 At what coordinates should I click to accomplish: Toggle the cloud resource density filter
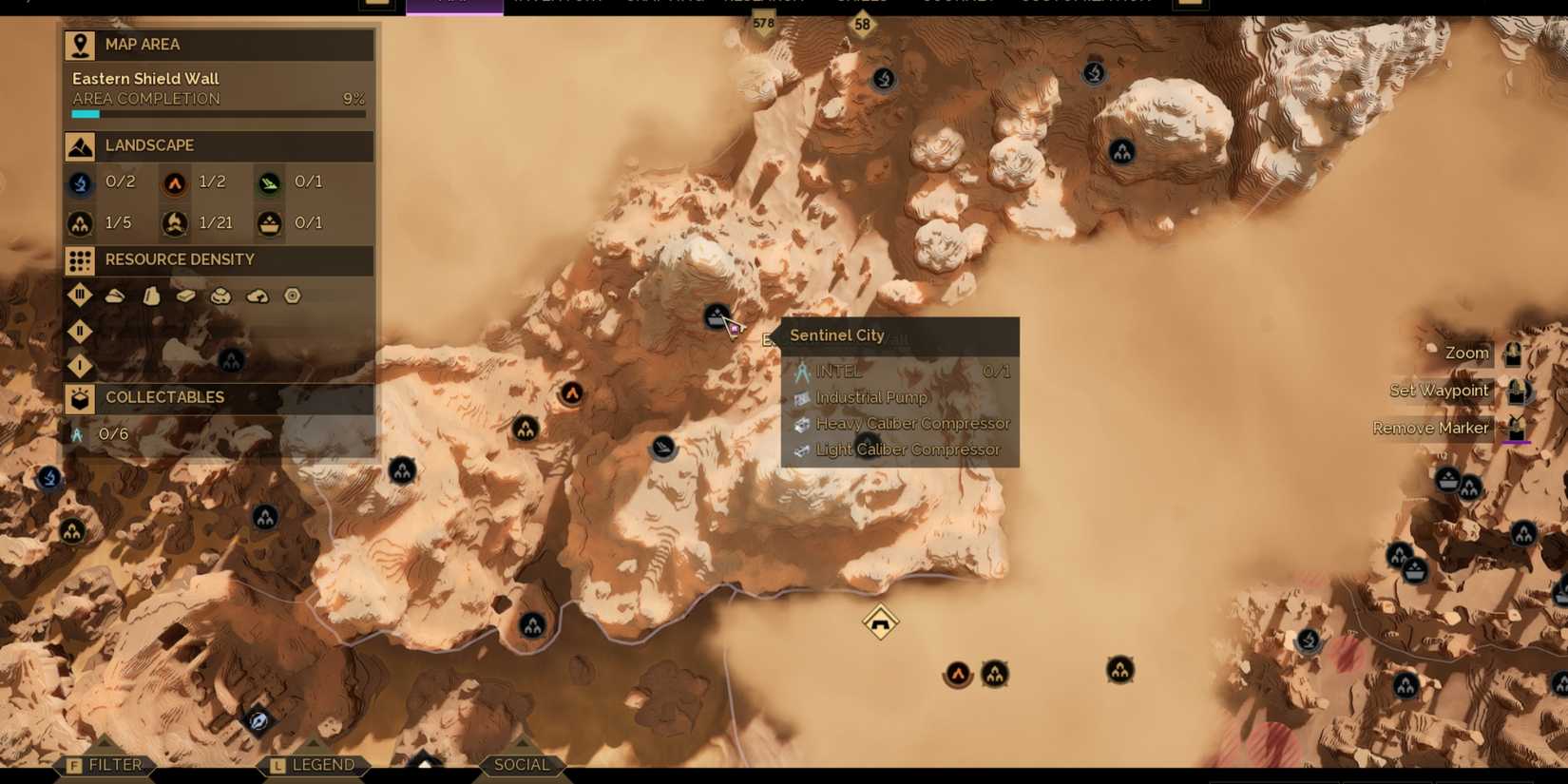257,296
